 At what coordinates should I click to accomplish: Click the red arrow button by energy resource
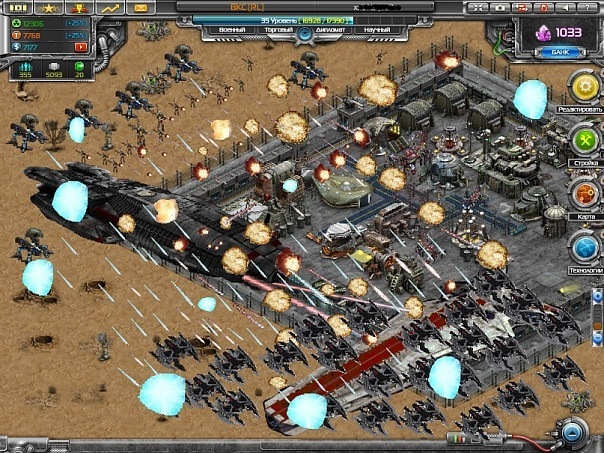point(80,46)
